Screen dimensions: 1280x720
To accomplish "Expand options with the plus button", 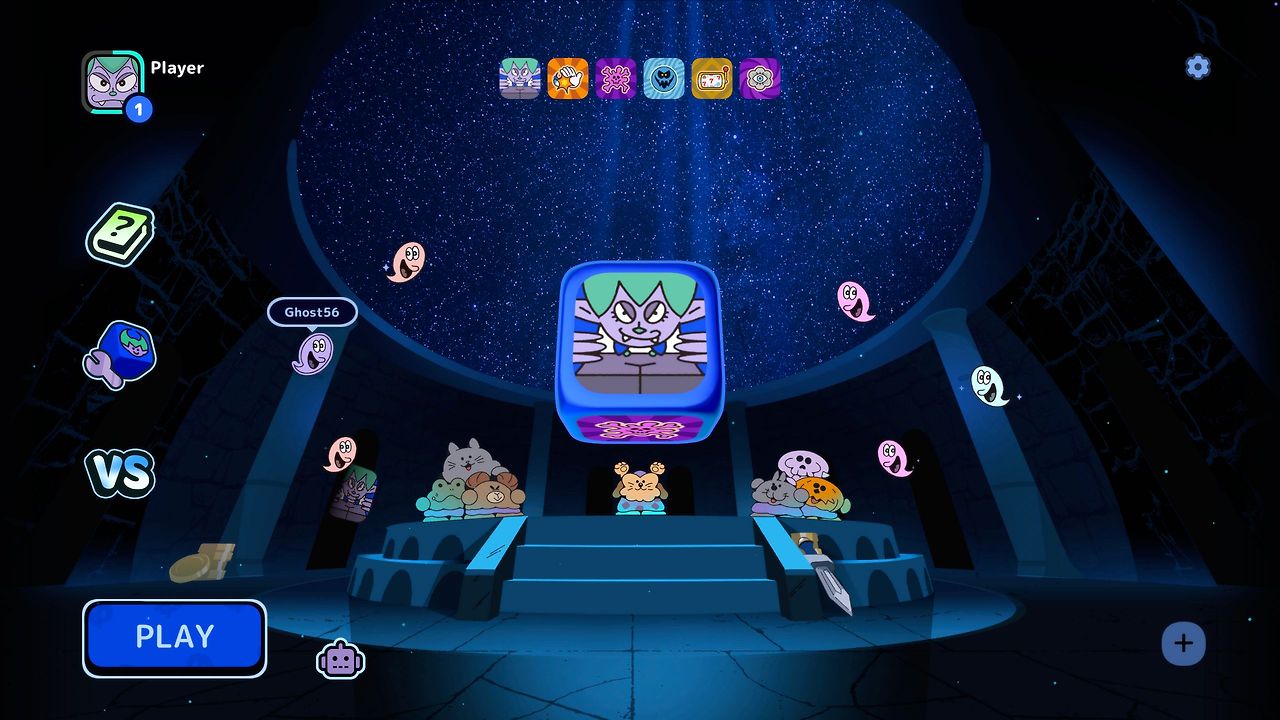I will (x=1184, y=644).
